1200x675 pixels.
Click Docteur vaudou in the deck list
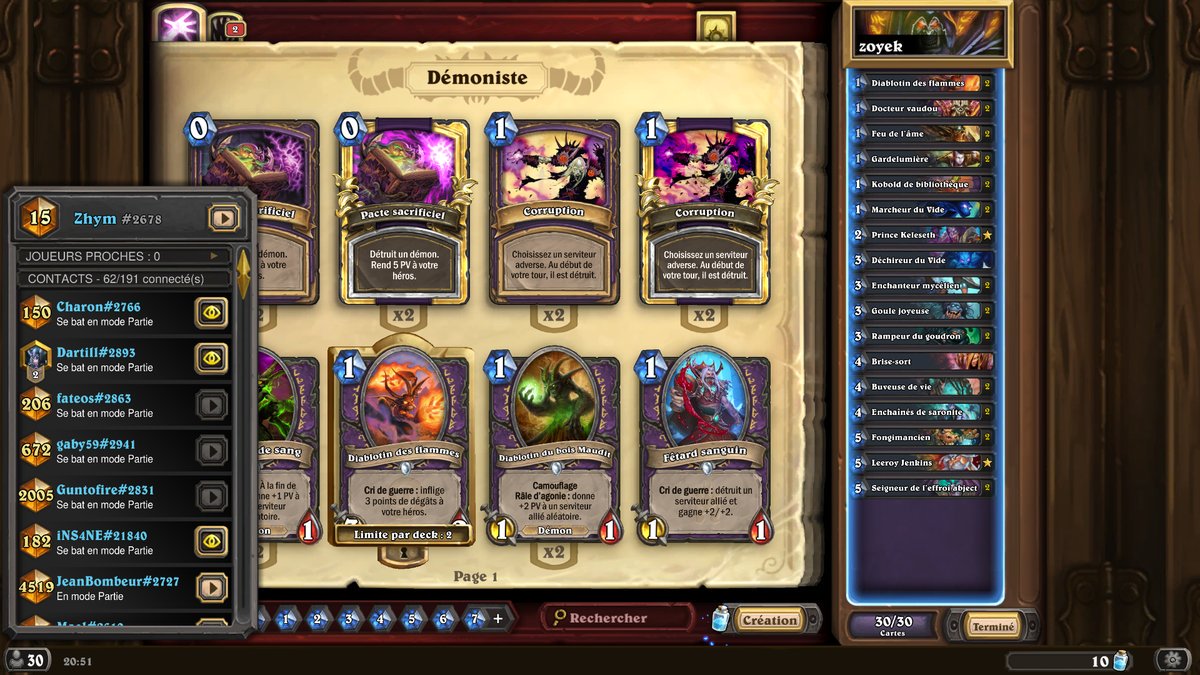922,108
